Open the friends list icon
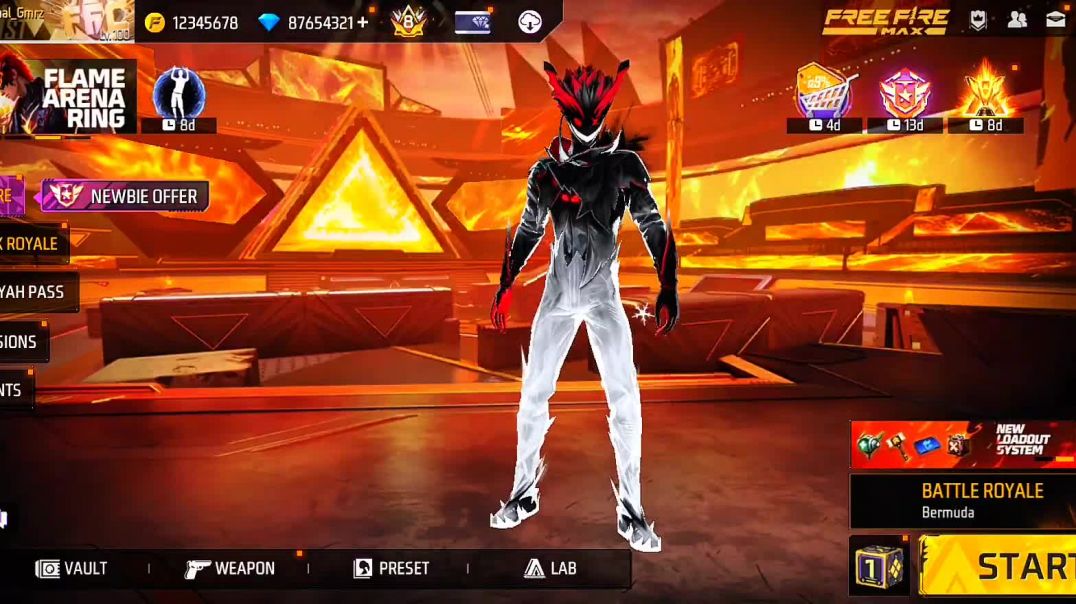Screen dimensions: 1076x604 [1017, 20]
